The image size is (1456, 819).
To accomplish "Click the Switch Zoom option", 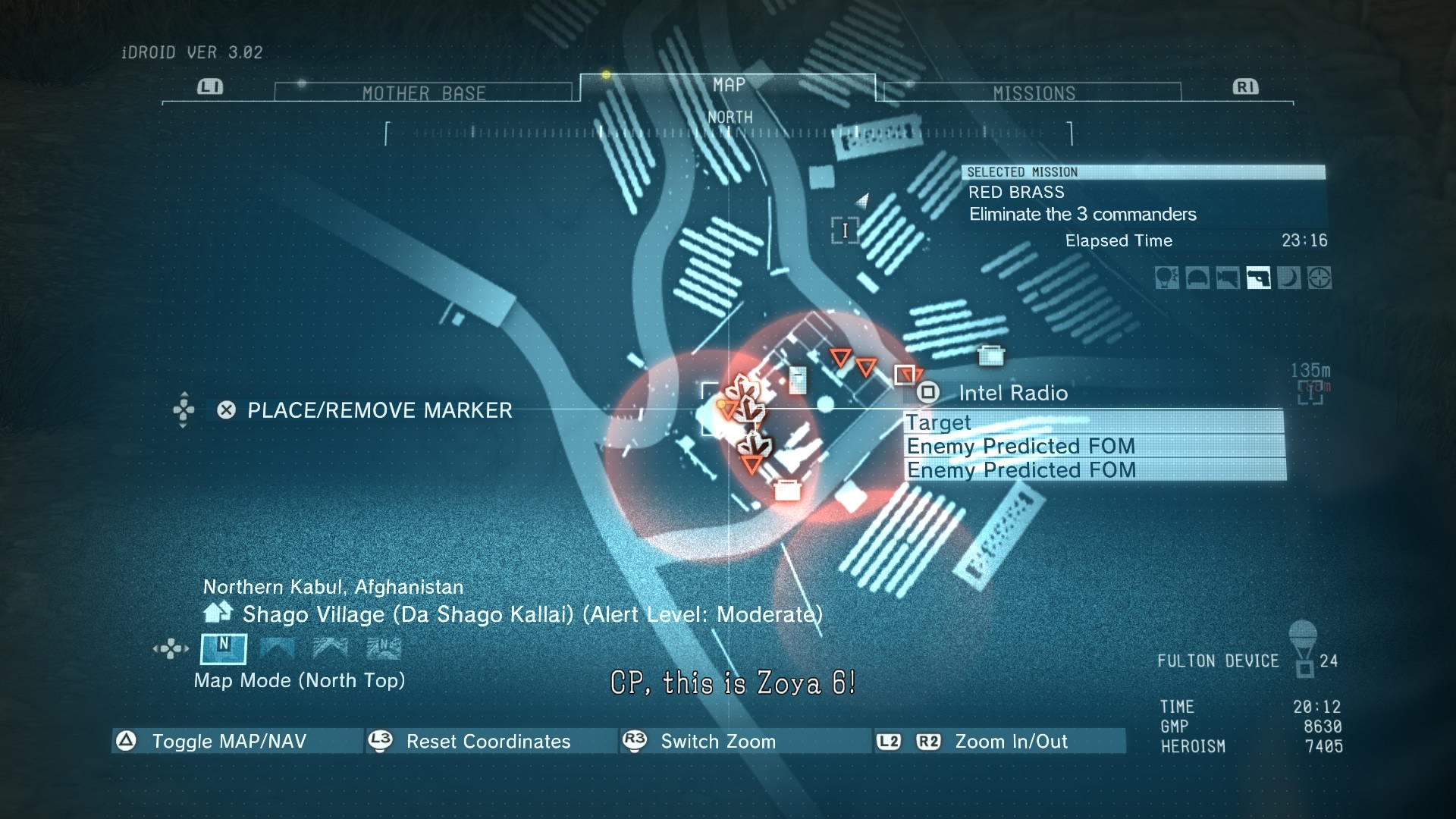I will 717,741.
